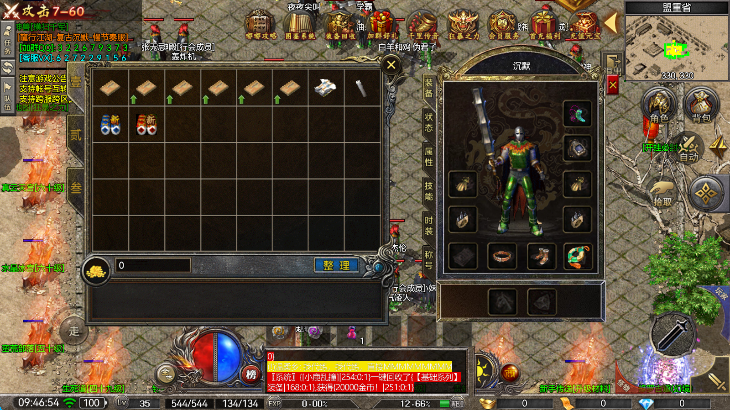Select the boots equipment slot
The width and height of the screenshot is (730, 410).
pyautogui.click(x=540, y=256)
